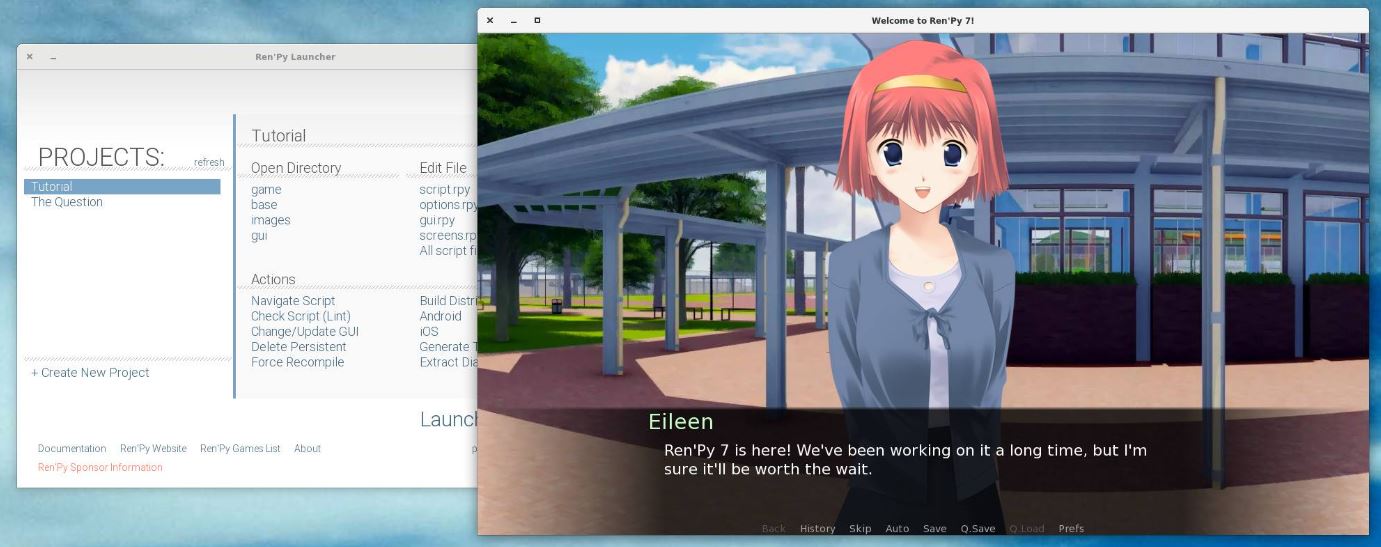Run Check Script (Lint)

click(x=300, y=316)
